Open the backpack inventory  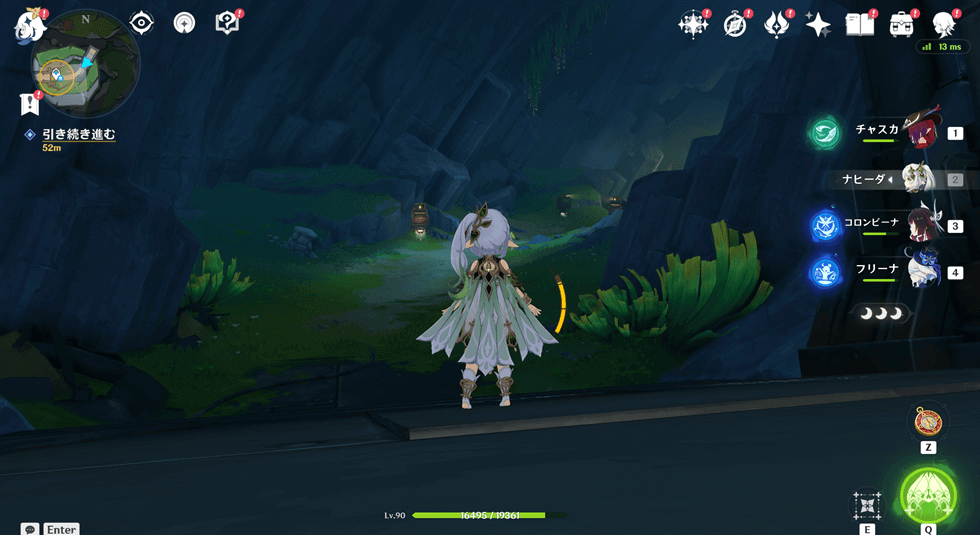tap(901, 25)
